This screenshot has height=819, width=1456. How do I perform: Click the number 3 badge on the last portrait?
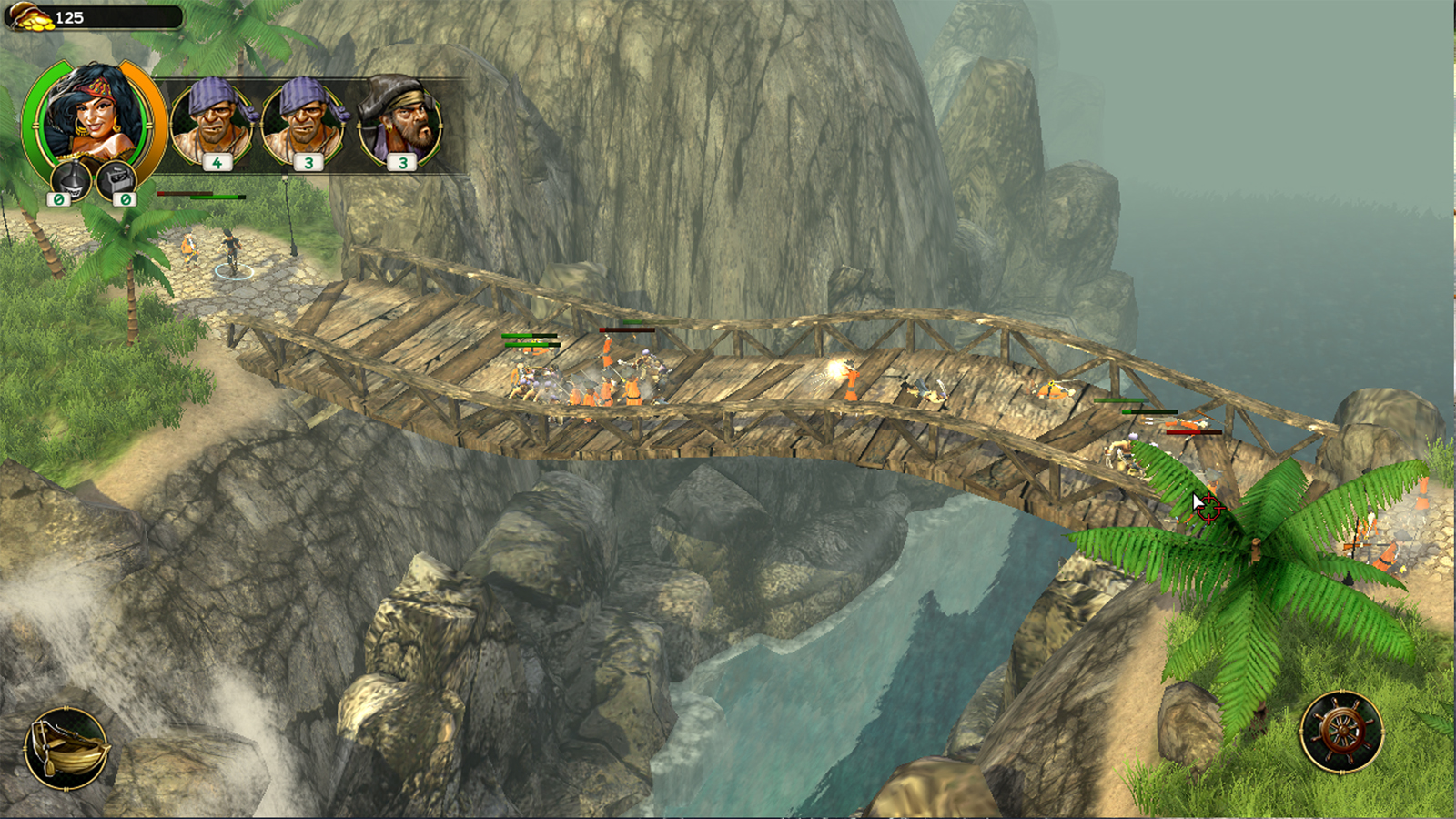click(x=401, y=164)
